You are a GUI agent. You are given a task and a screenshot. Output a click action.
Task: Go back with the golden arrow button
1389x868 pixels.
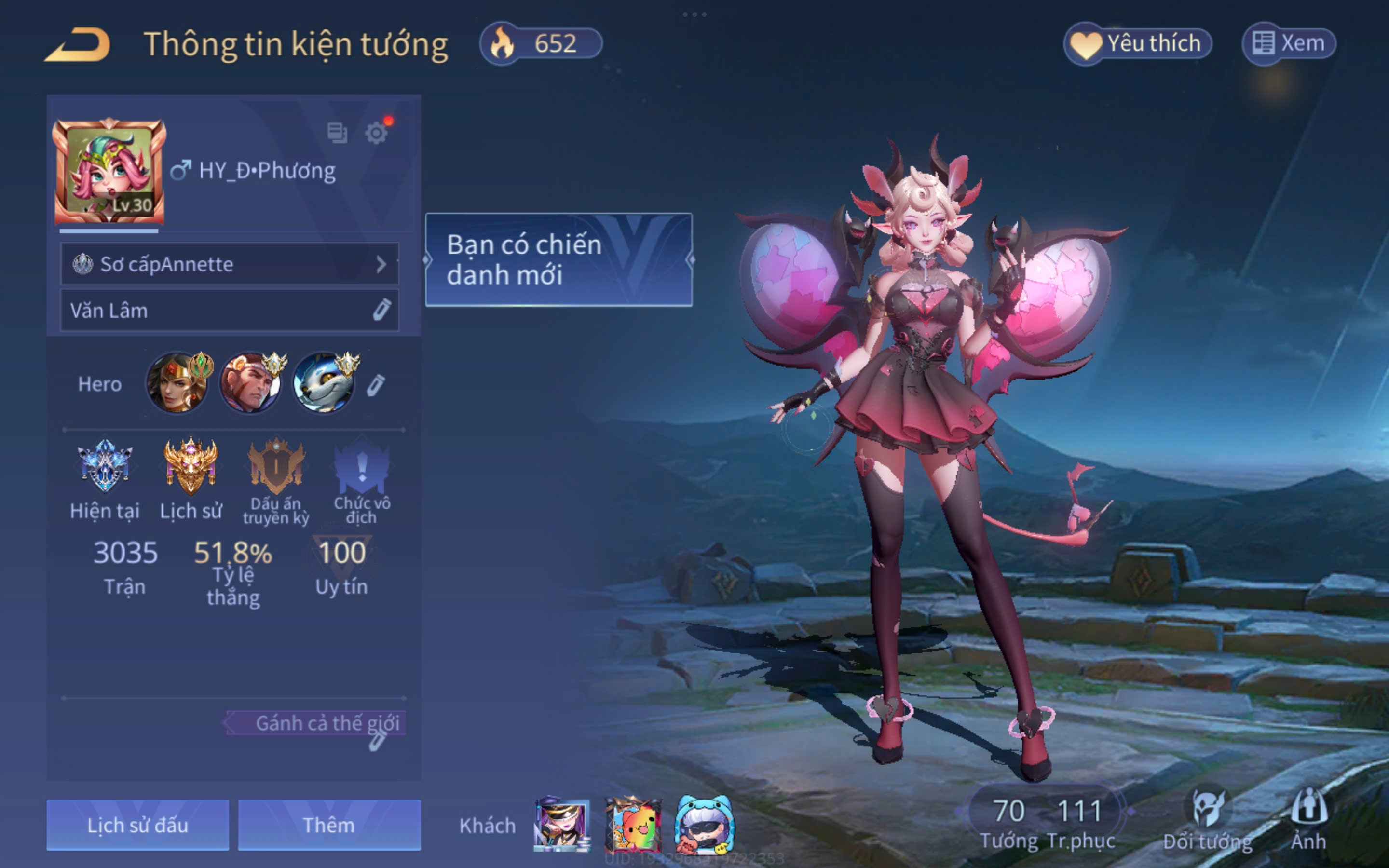click(78, 44)
